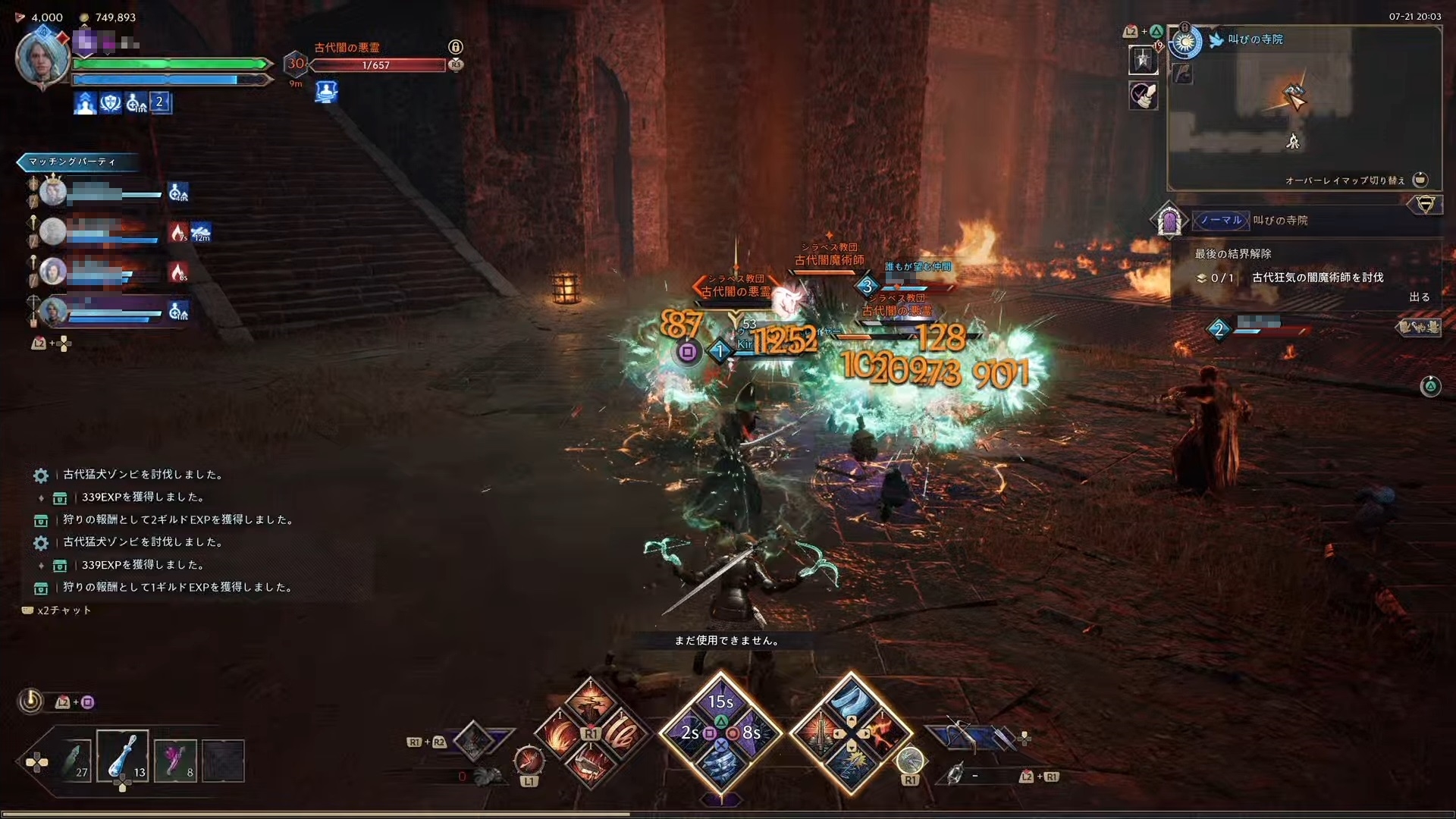Select the green leaf item with 27 count
The image size is (1456, 819).
(76, 760)
